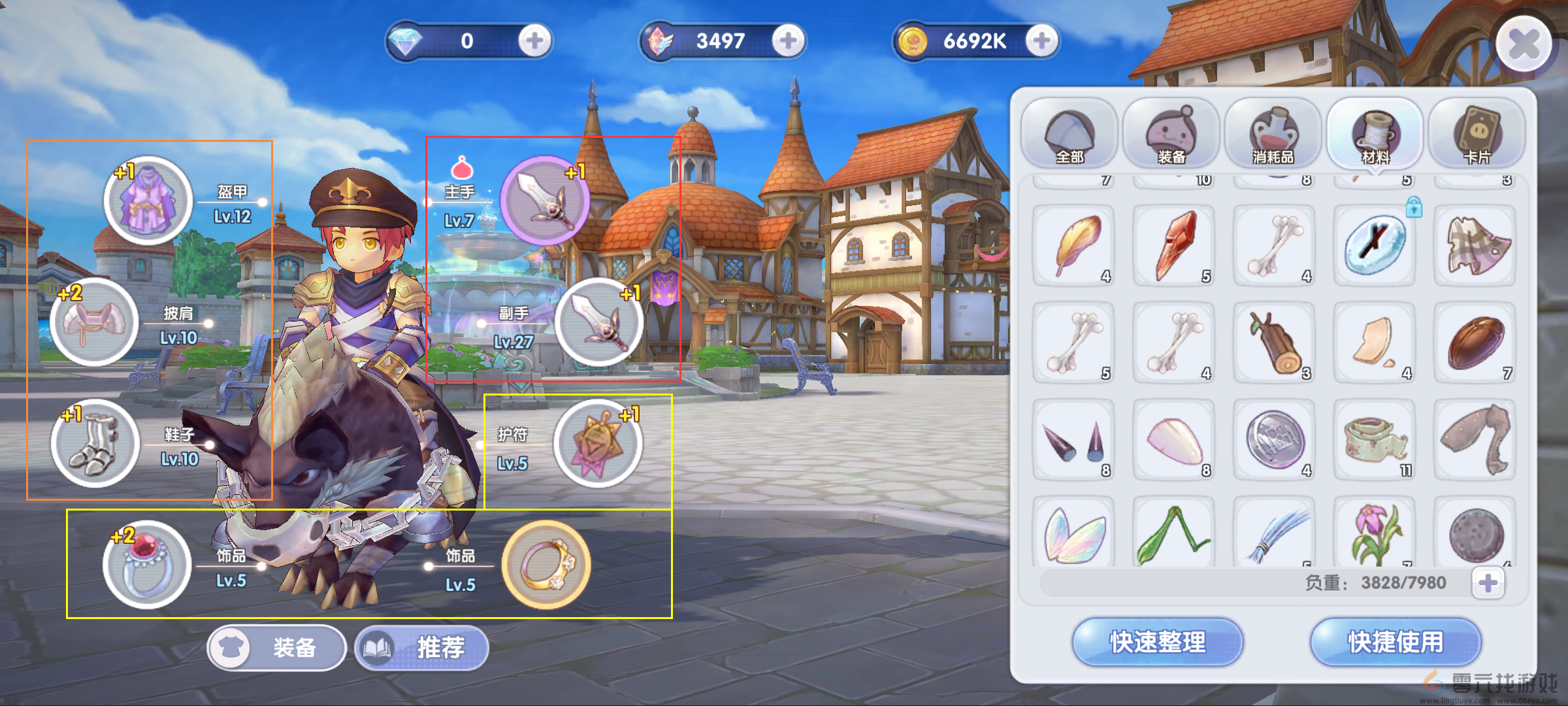Select the 主手 main-hand dagger slot
The height and width of the screenshot is (706, 1568).
(x=544, y=200)
